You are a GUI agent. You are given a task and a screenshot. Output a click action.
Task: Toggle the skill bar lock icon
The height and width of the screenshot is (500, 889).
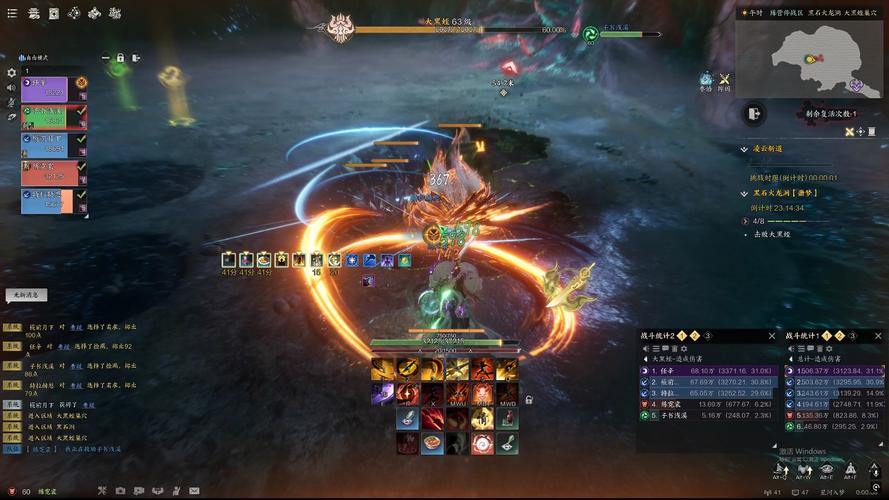tap(528, 400)
